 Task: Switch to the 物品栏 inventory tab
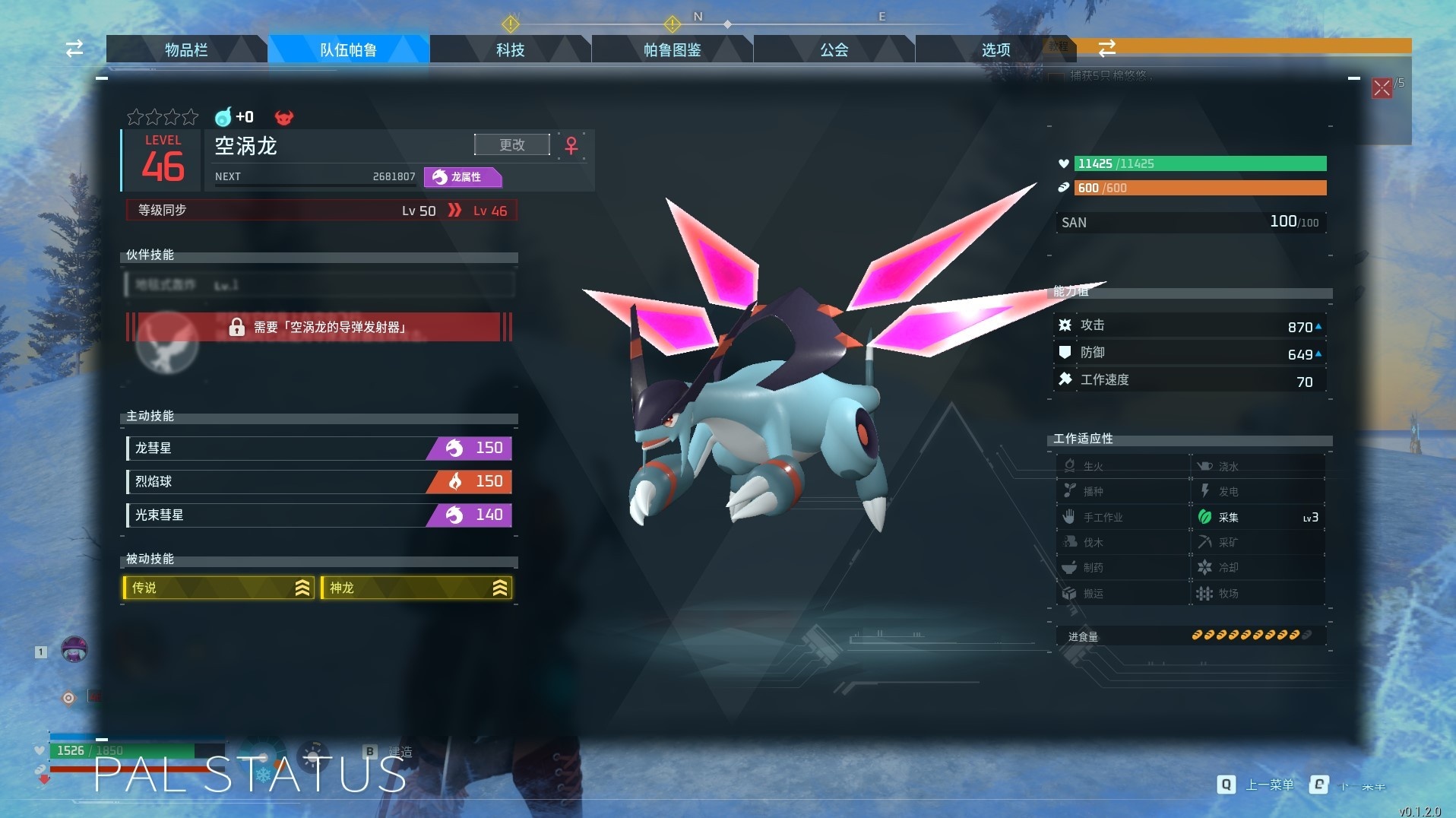tap(186, 50)
